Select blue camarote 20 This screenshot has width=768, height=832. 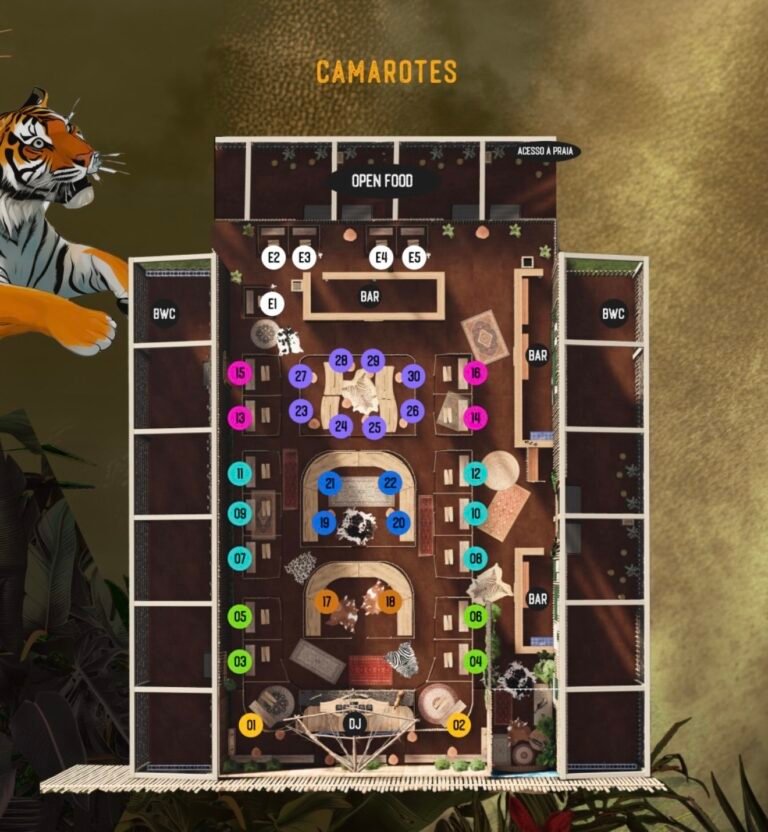click(398, 521)
